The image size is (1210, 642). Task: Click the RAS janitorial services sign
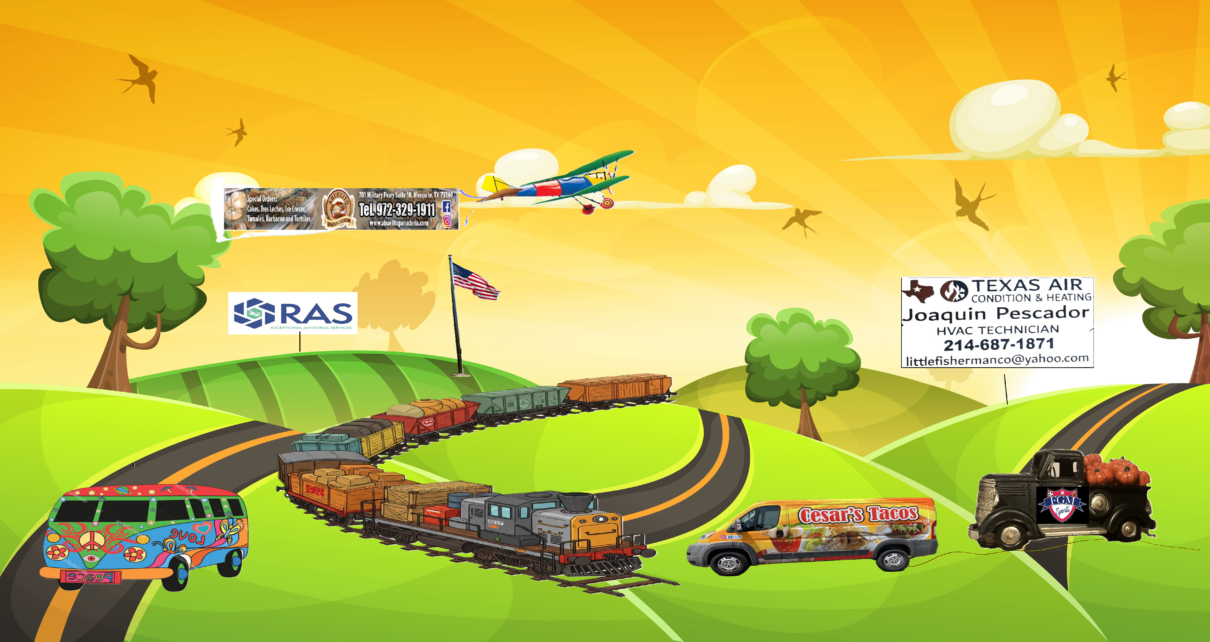(x=292, y=313)
